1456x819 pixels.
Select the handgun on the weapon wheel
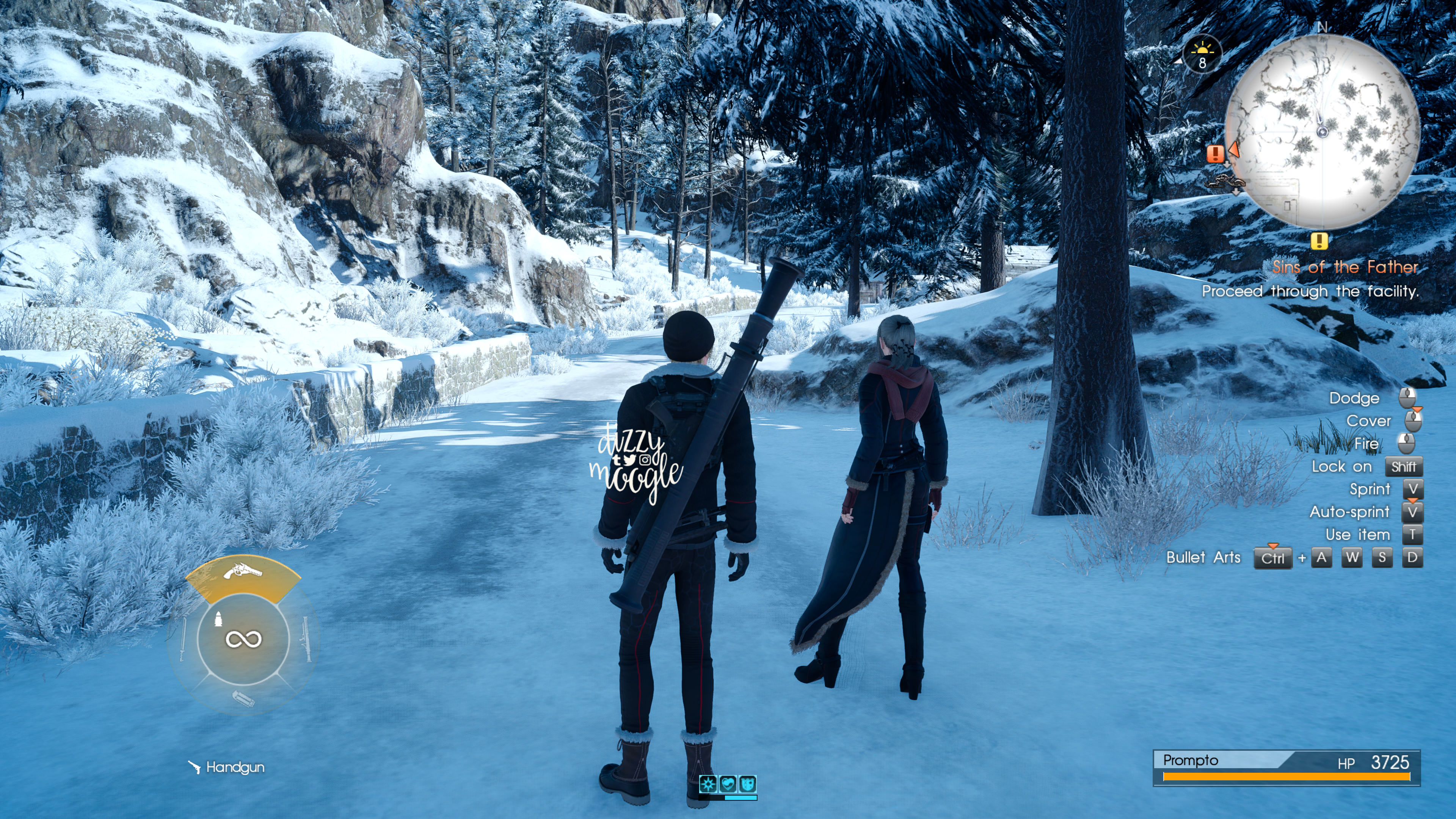tap(243, 574)
